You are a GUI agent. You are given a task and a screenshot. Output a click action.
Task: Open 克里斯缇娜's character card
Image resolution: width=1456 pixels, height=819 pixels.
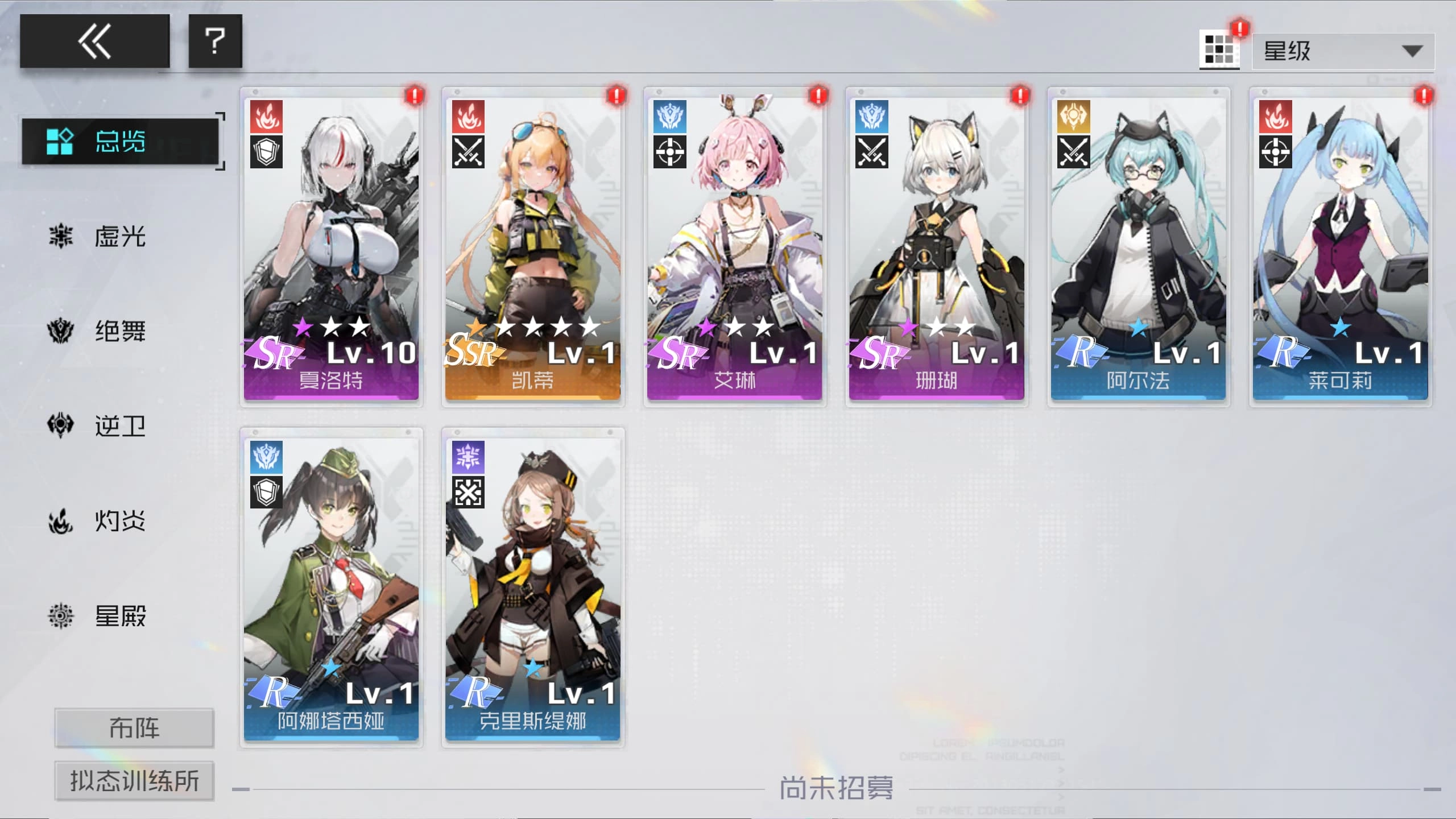click(533, 586)
